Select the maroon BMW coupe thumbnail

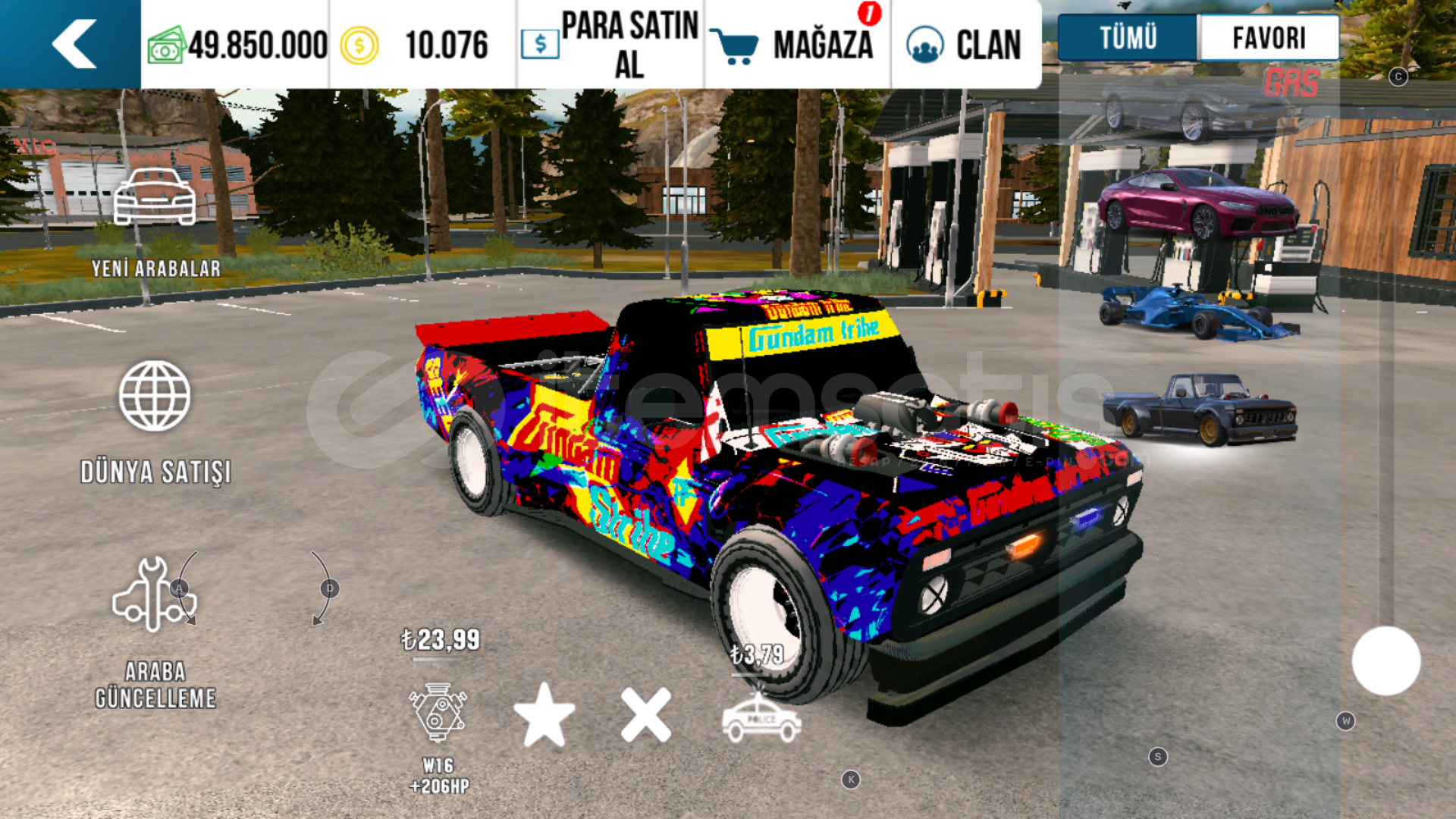point(1198,205)
